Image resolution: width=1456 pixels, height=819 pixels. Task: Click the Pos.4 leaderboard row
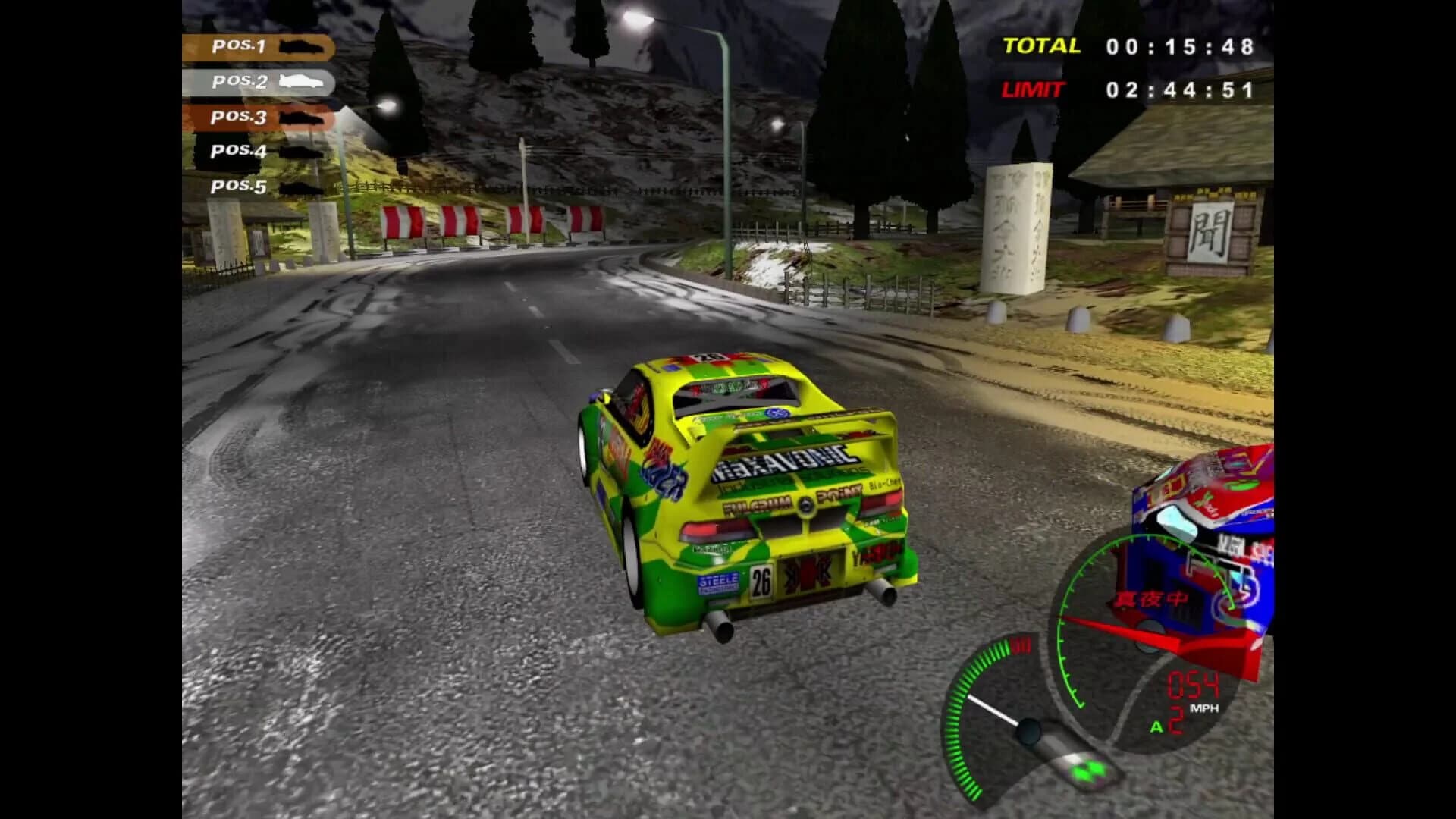coord(239,152)
